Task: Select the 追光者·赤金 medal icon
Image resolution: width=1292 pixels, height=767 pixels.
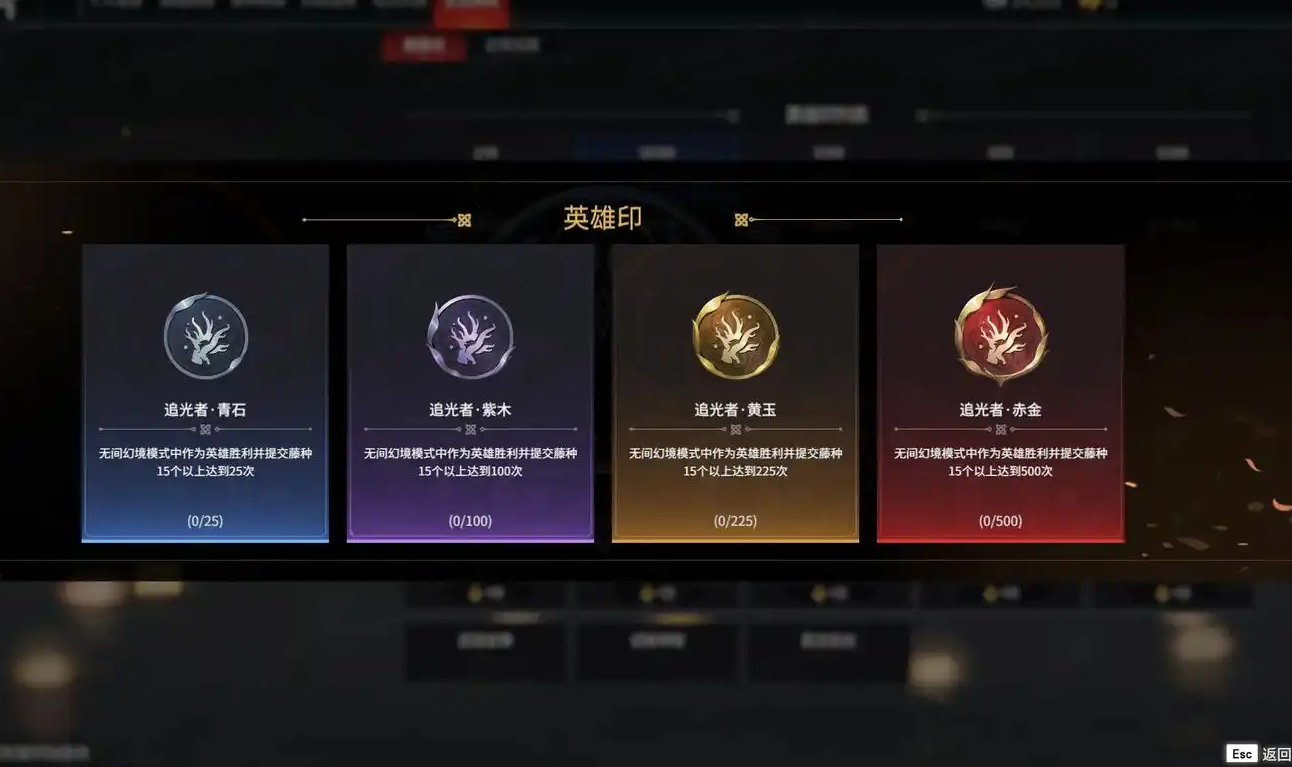Action: point(1000,335)
